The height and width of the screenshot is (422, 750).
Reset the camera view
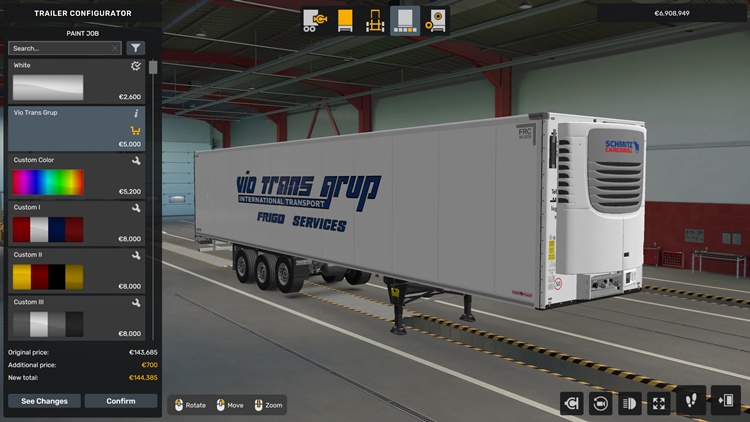pos(601,403)
